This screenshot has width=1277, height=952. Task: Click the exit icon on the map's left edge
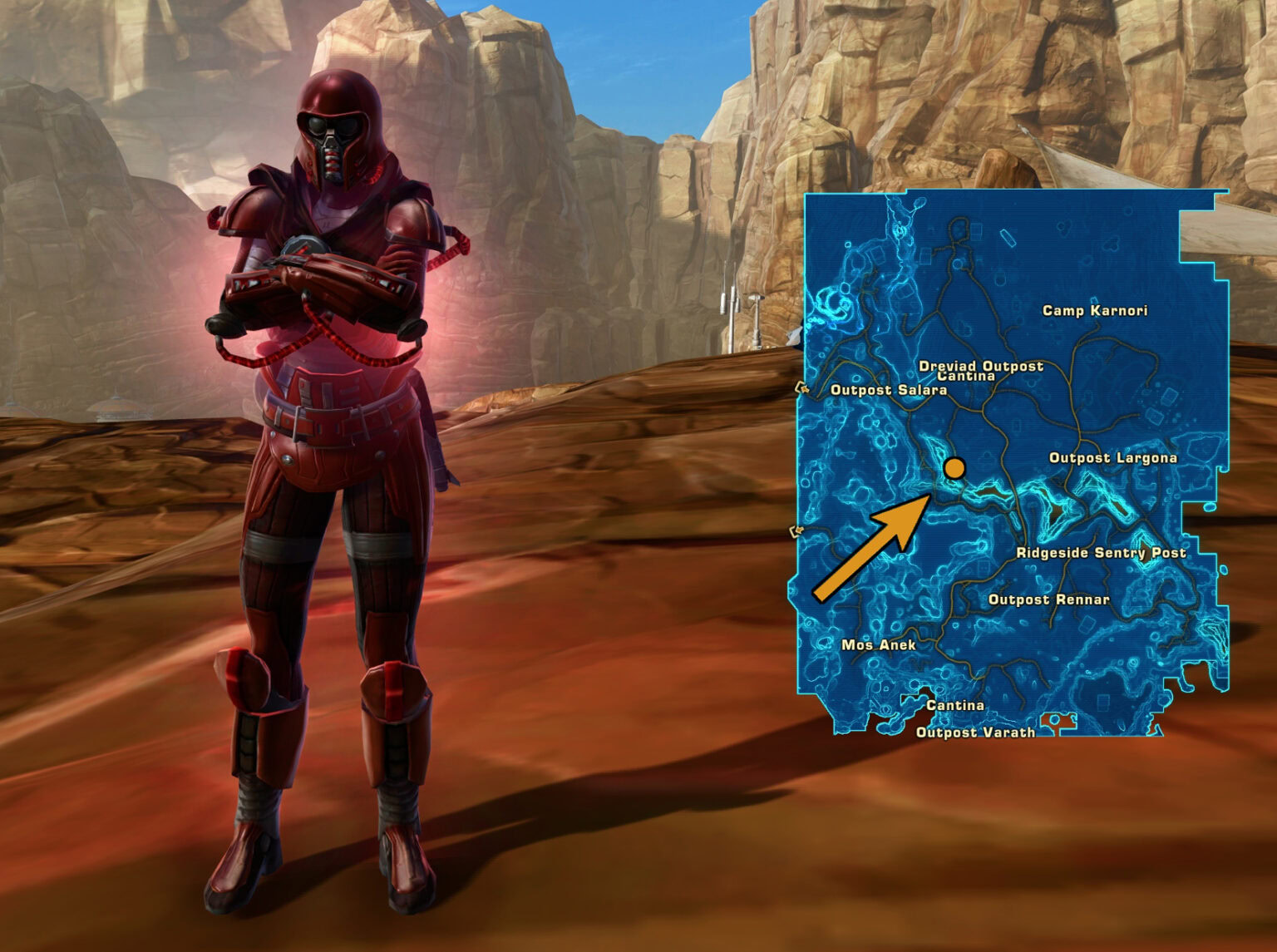[801, 388]
